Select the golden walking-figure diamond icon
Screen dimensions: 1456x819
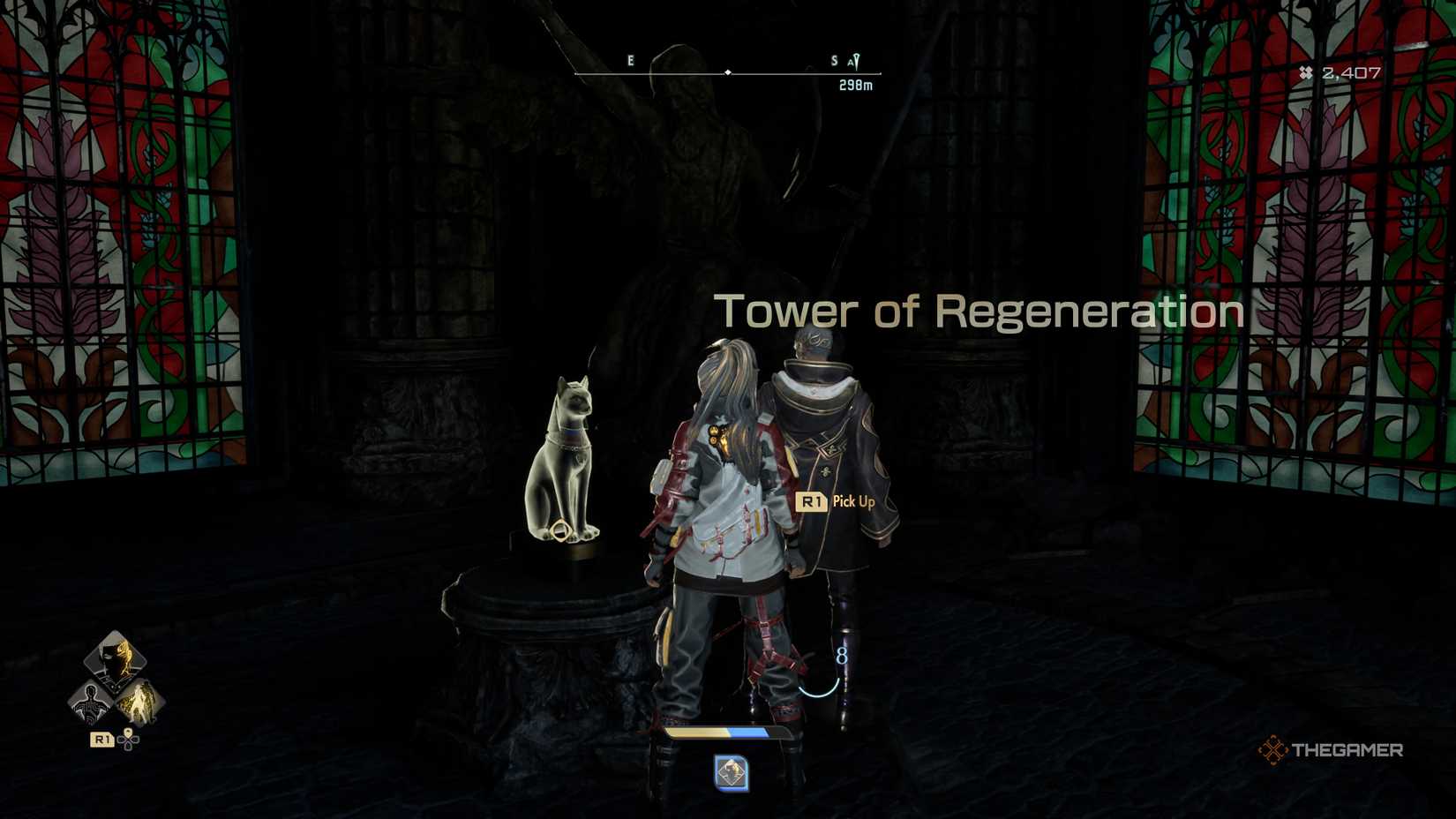[x=139, y=700]
